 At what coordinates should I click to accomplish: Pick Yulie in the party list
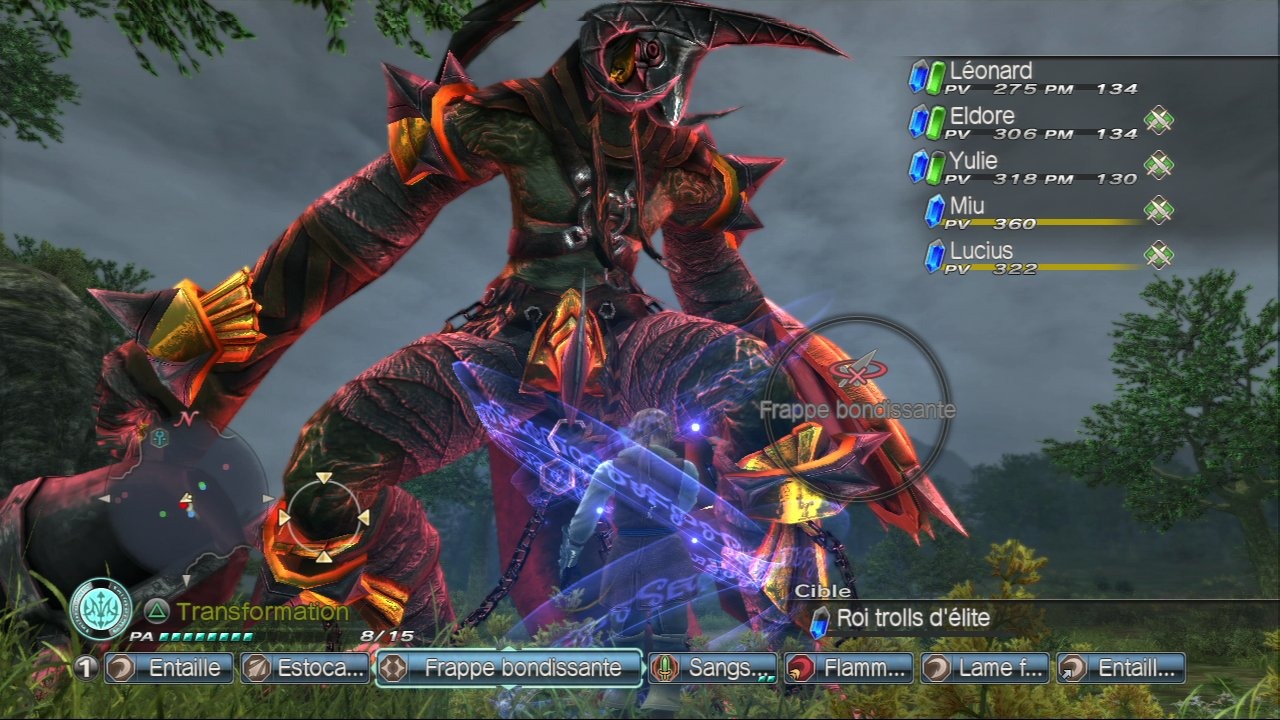pos(1024,168)
